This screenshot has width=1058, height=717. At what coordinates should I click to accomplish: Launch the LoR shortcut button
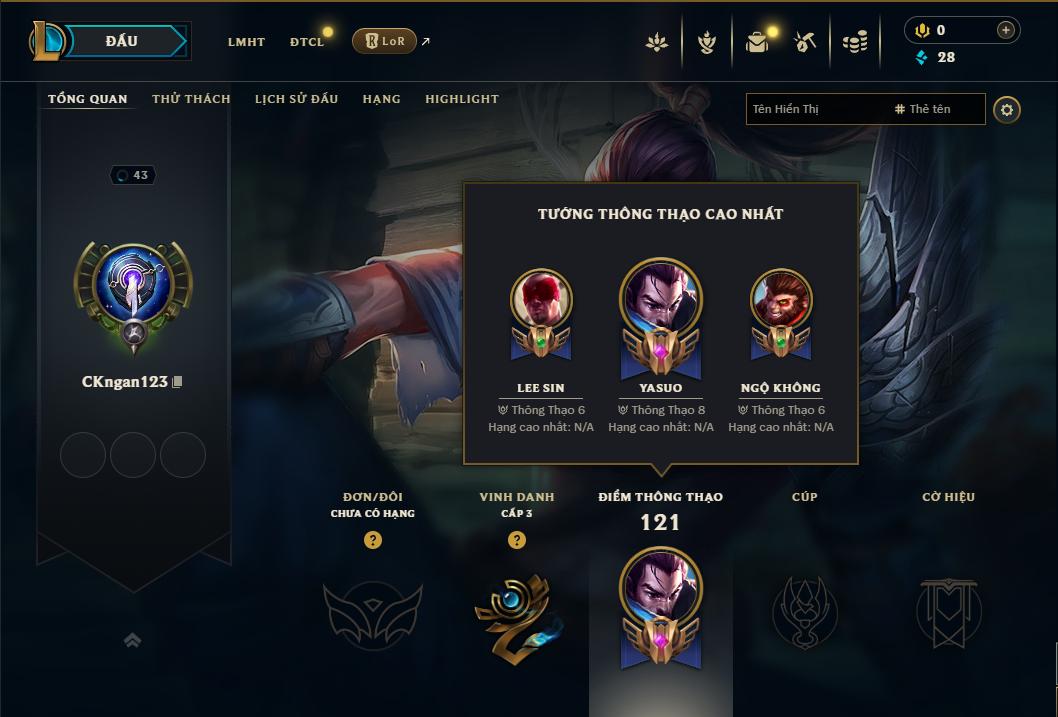[384, 41]
